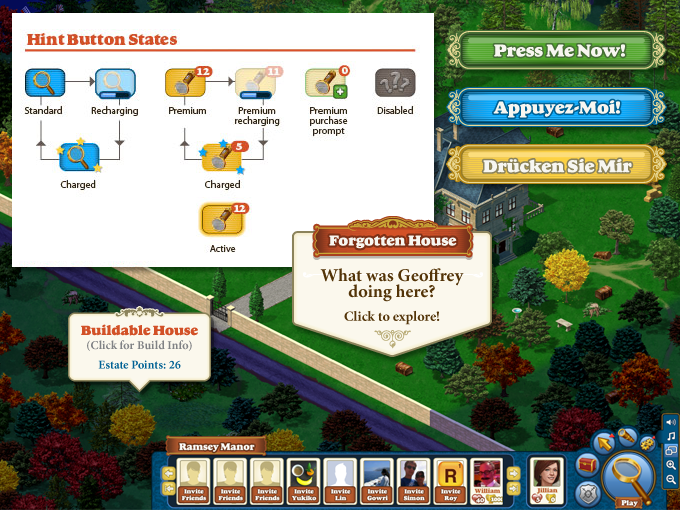Toggle music with the note icon

(x=670, y=436)
